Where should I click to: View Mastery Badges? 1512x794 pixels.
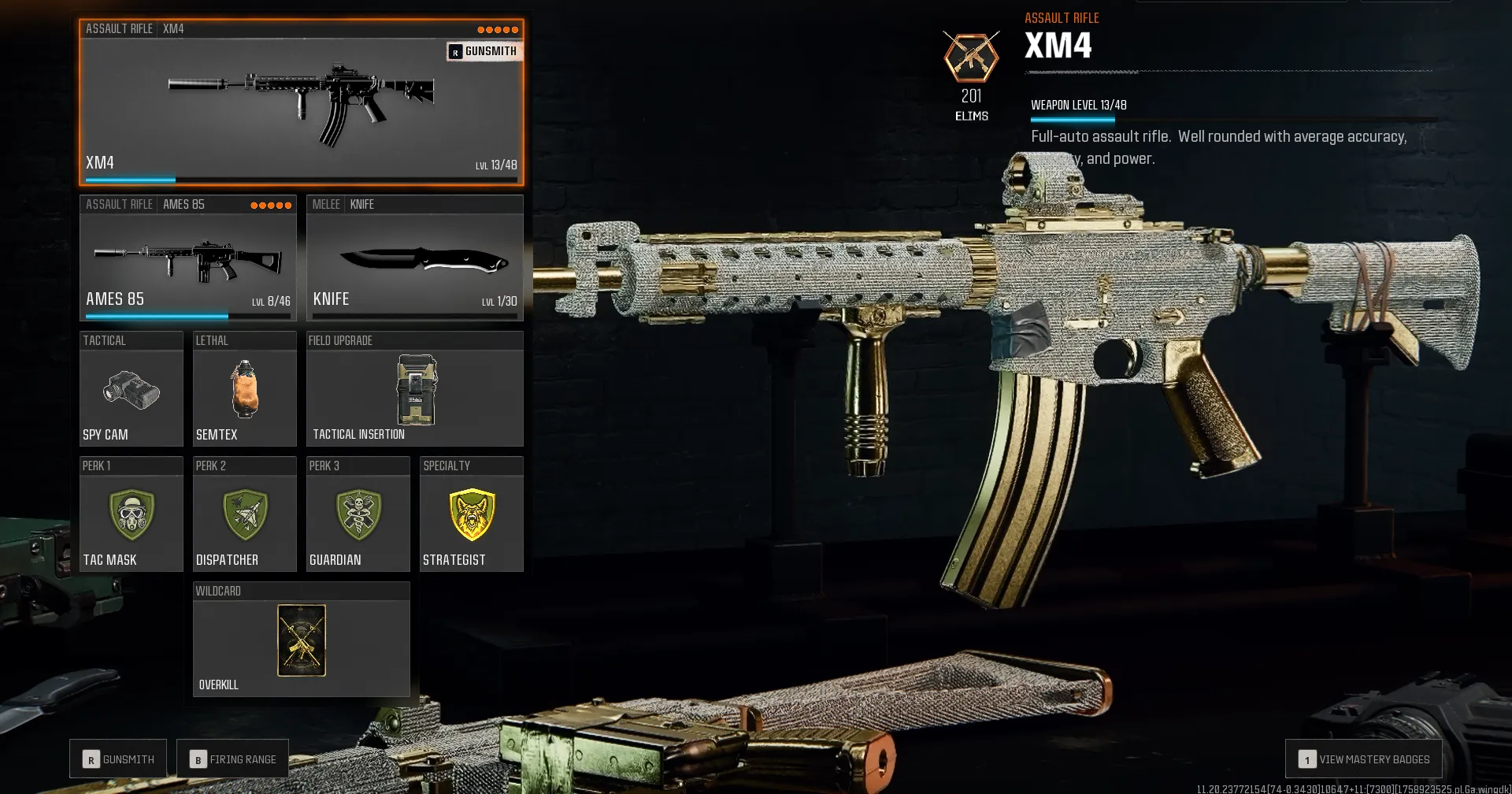pyautogui.click(x=1362, y=759)
